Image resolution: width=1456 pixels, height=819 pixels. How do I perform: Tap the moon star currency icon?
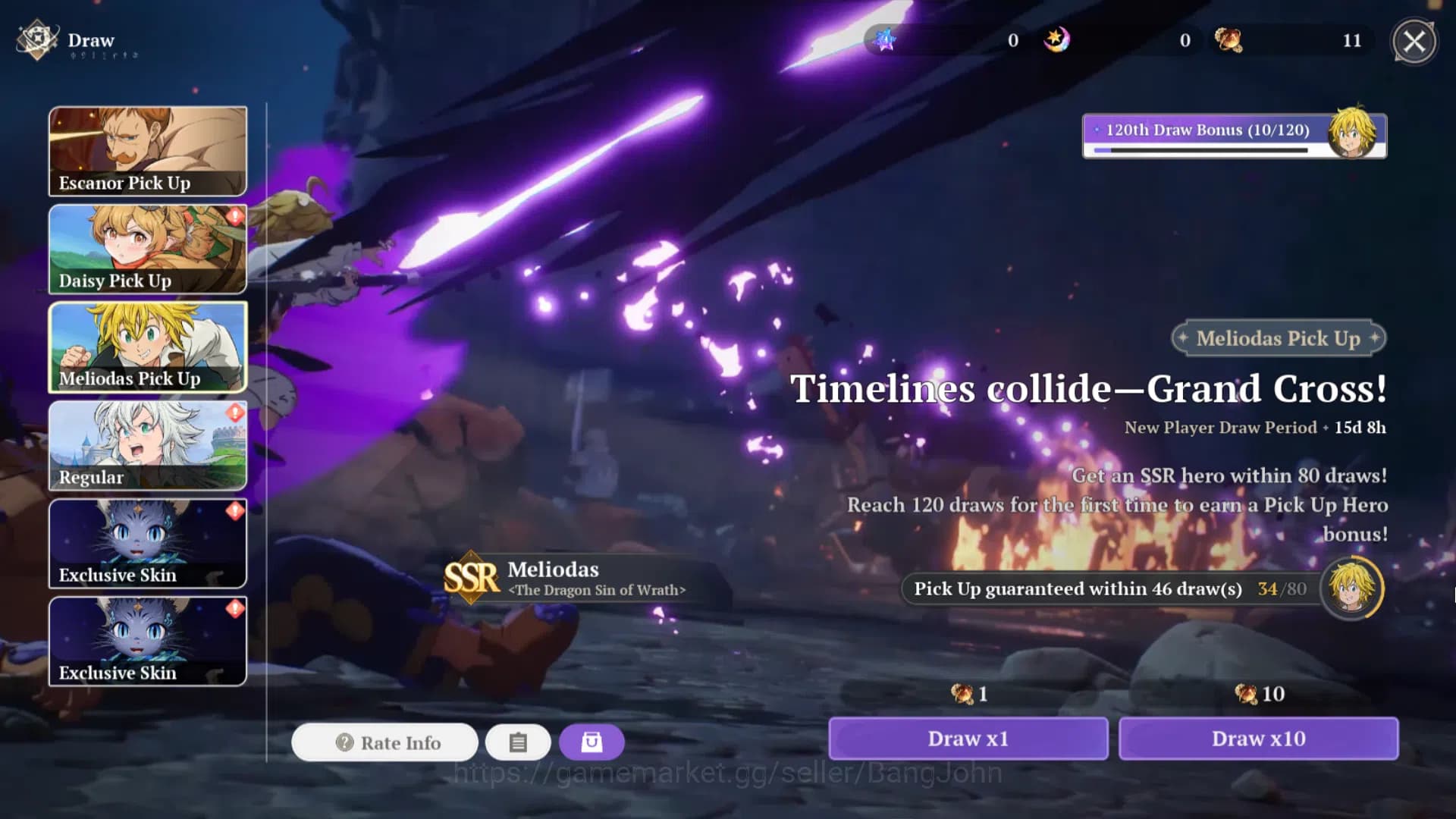coord(1056,40)
